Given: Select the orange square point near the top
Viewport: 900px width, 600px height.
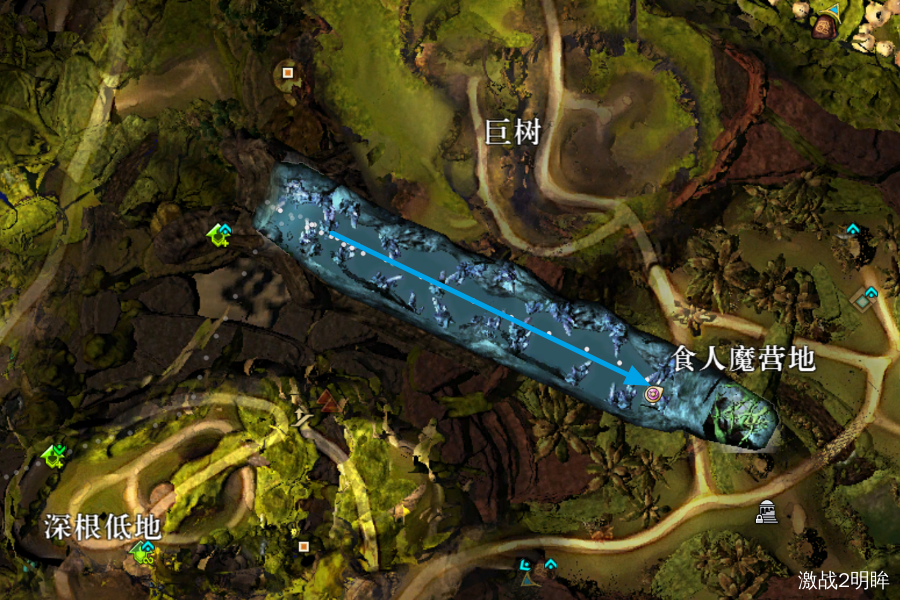Looking at the screenshot, I should coord(288,72).
